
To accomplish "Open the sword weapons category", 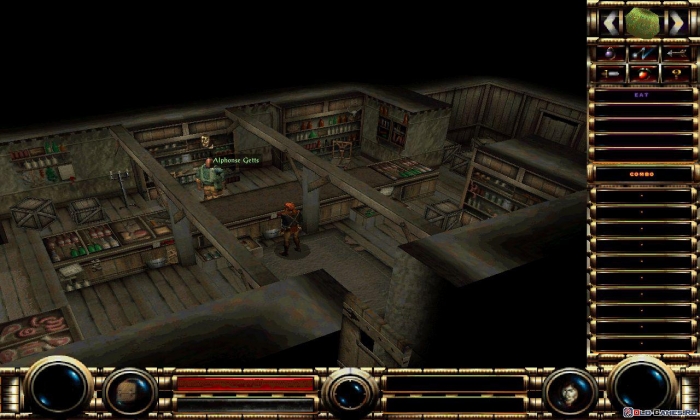I will (x=609, y=72).
